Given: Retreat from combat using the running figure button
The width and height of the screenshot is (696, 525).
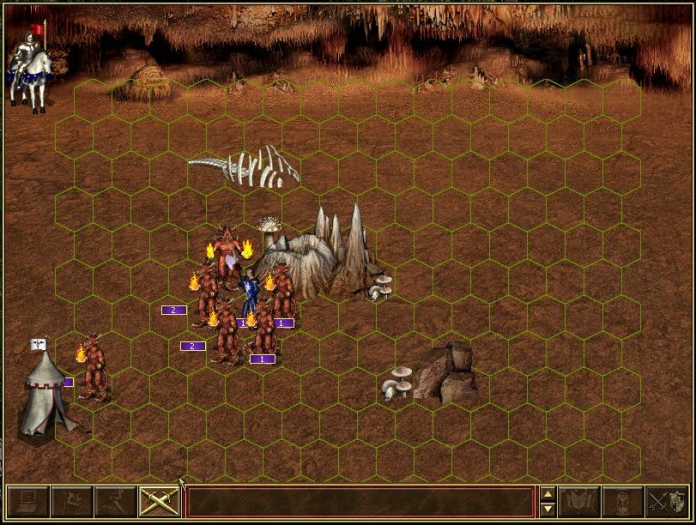Looking at the screenshot, I should (x=115, y=501).
